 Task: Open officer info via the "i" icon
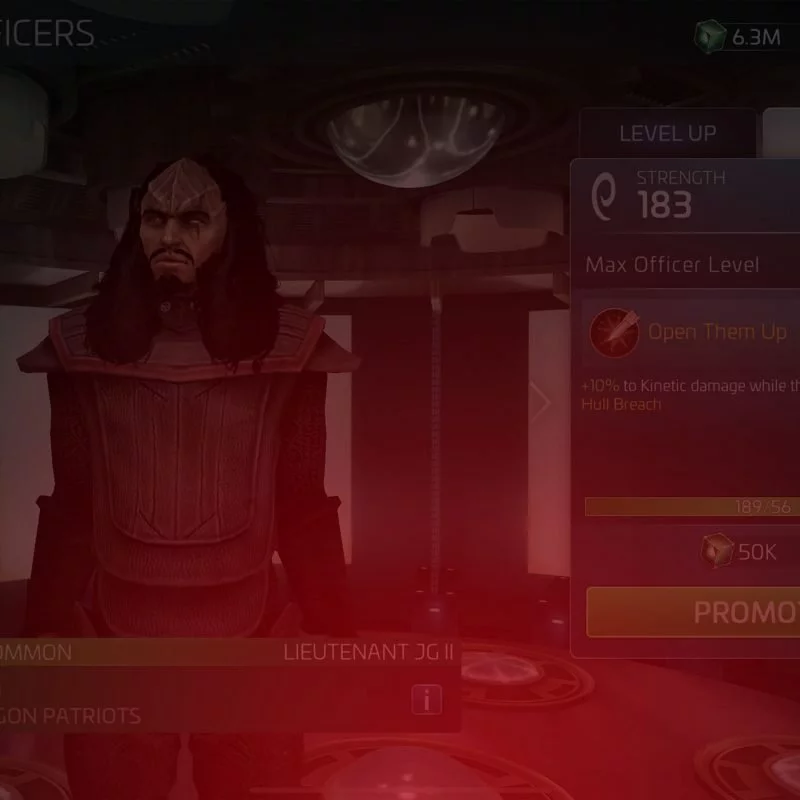(x=427, y=700)
